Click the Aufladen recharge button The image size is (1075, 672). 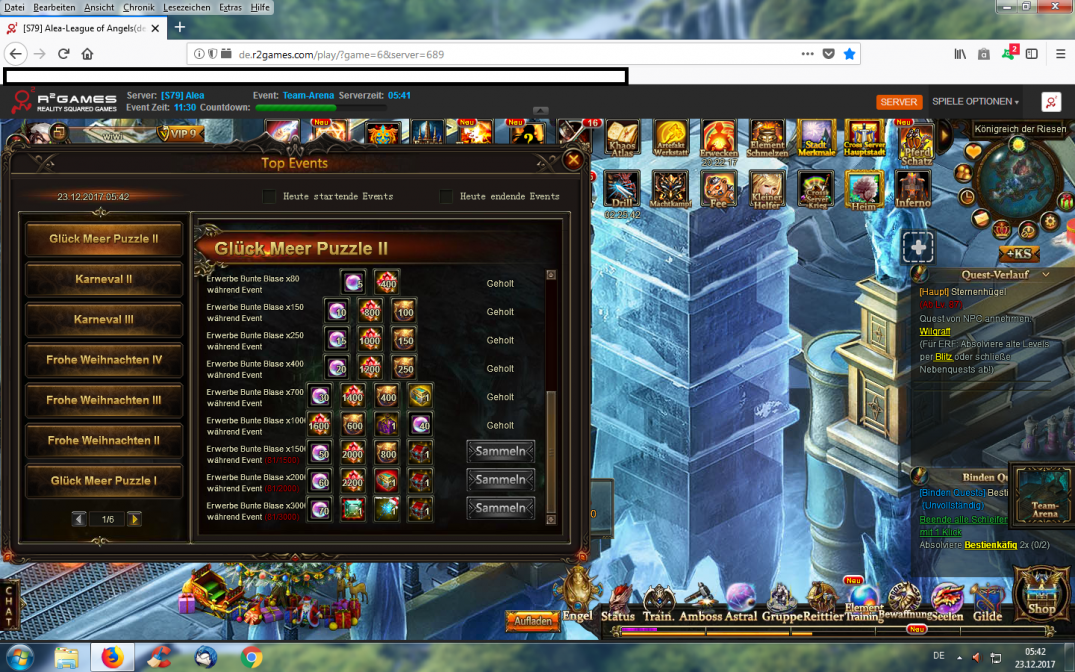click(532, 621)
